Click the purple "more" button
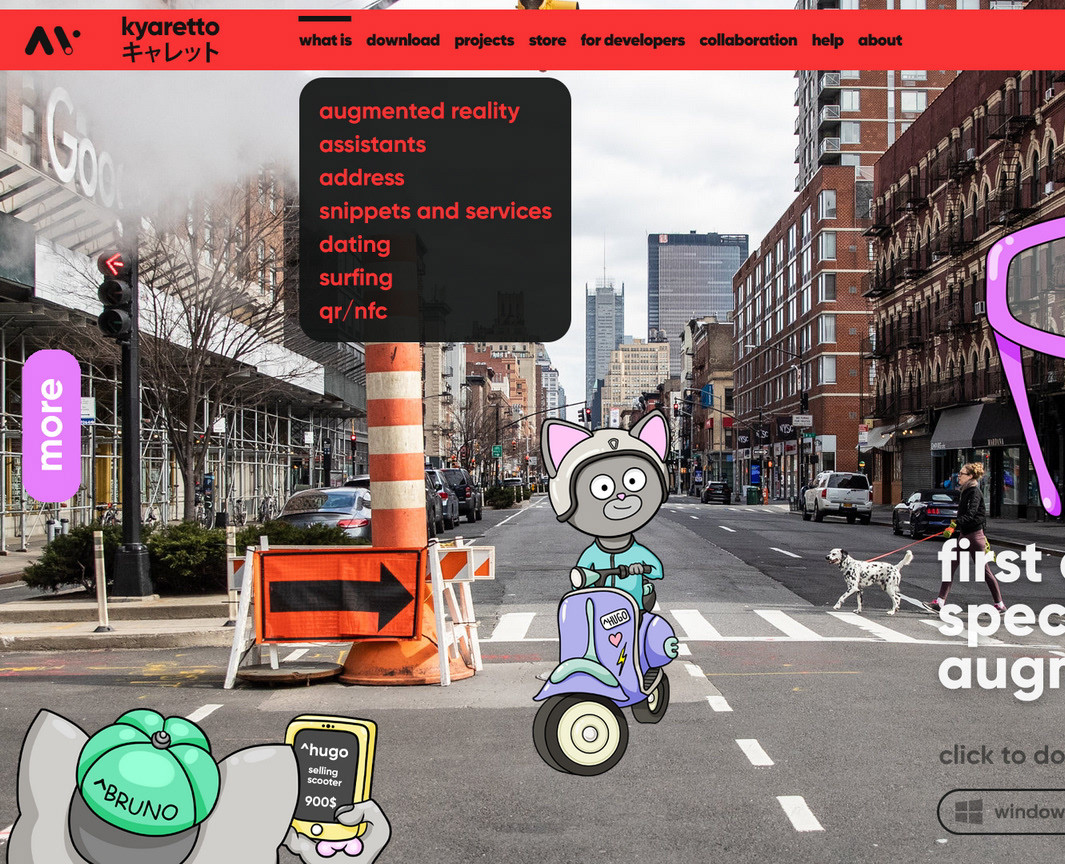 (51, 425)
